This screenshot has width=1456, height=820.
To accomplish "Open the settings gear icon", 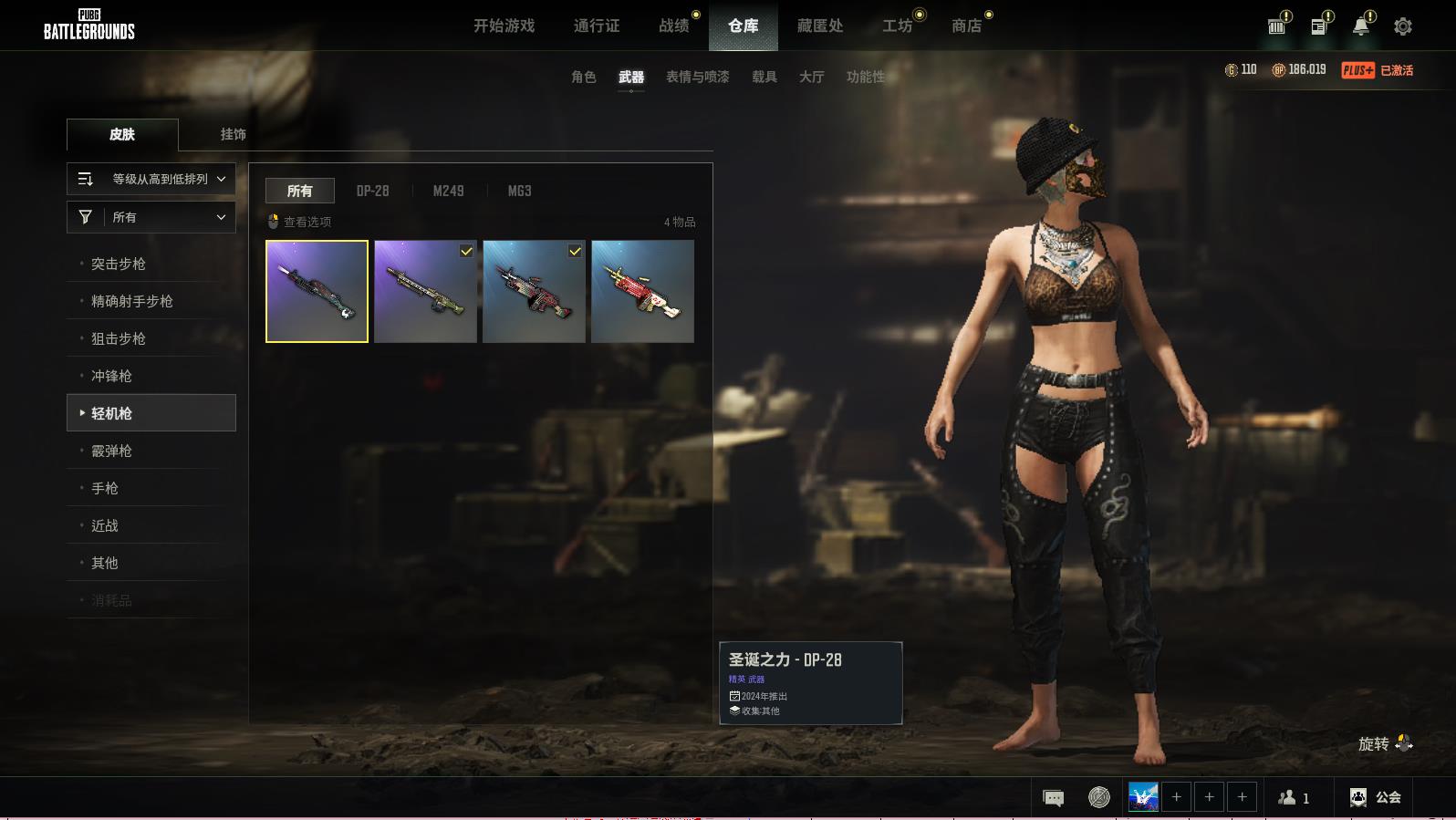I will click(x=1402, y=26).
